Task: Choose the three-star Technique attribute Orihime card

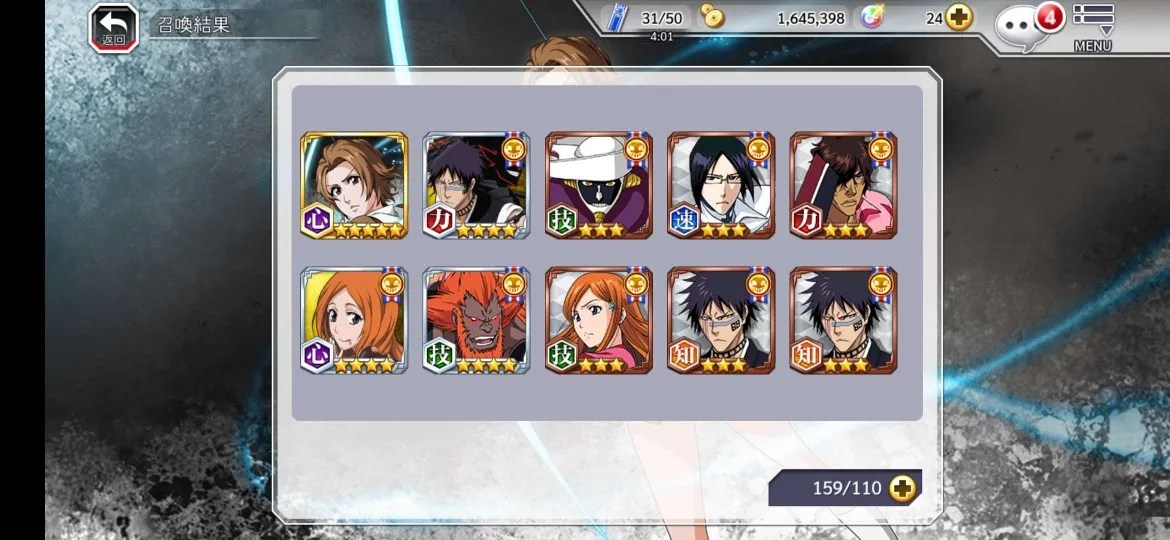Action: coord(598,320)
